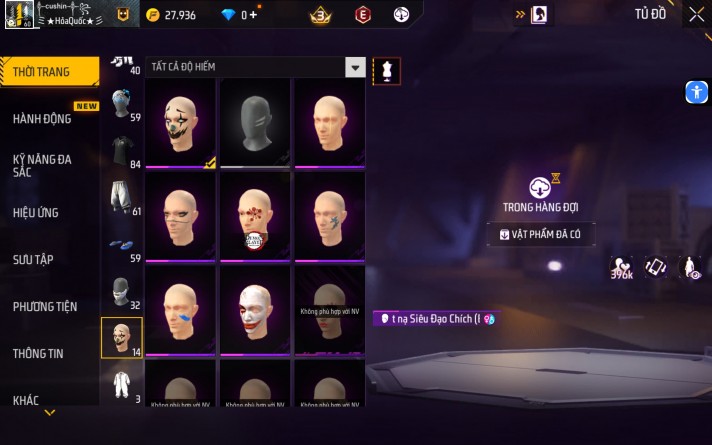The height and width of the screenshot is (445, 712).
Task: Open the Thời Trang tab
Action: [x=50, y=71]
